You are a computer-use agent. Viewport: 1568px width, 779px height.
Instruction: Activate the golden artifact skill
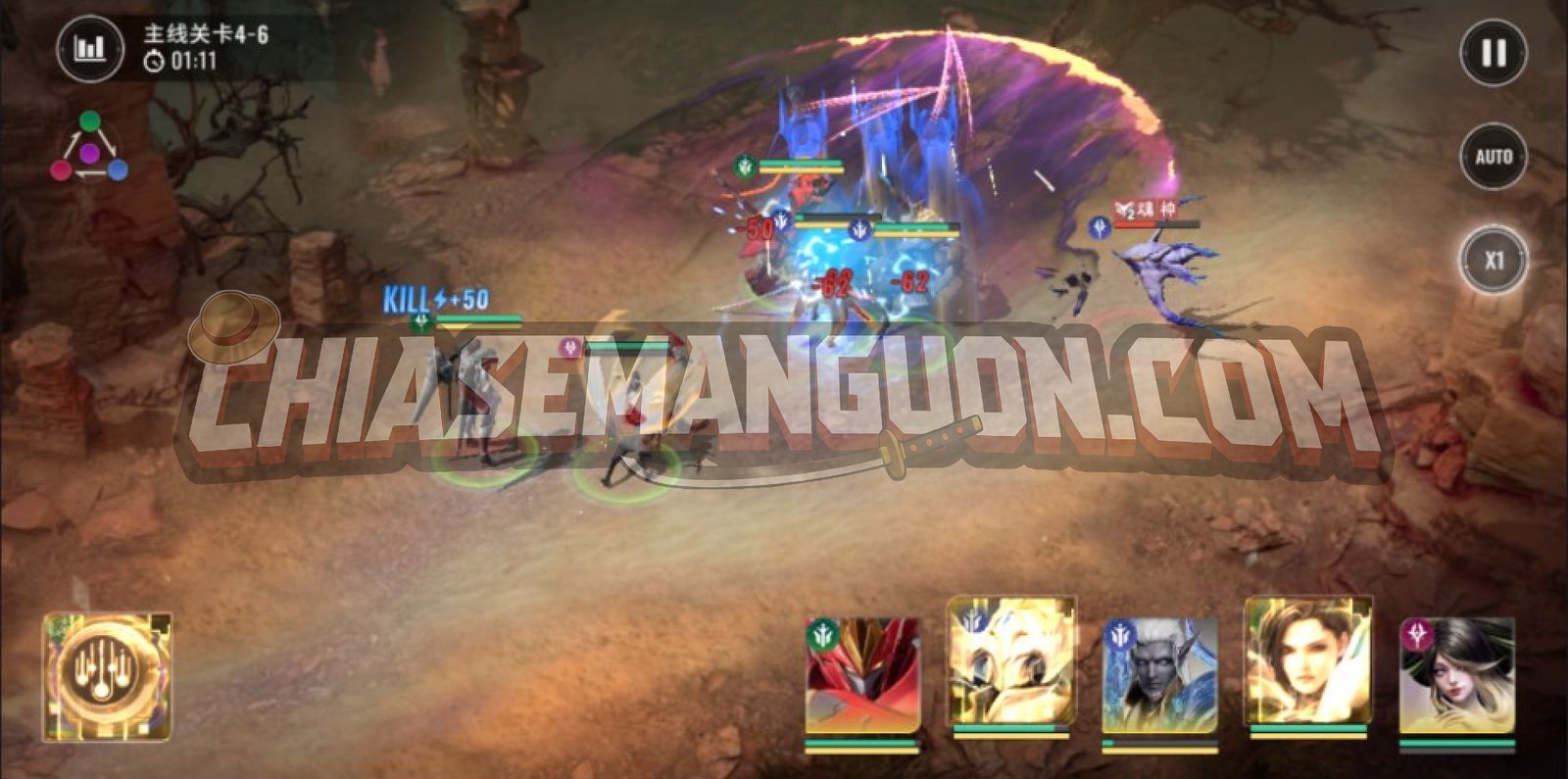point(107,676)
